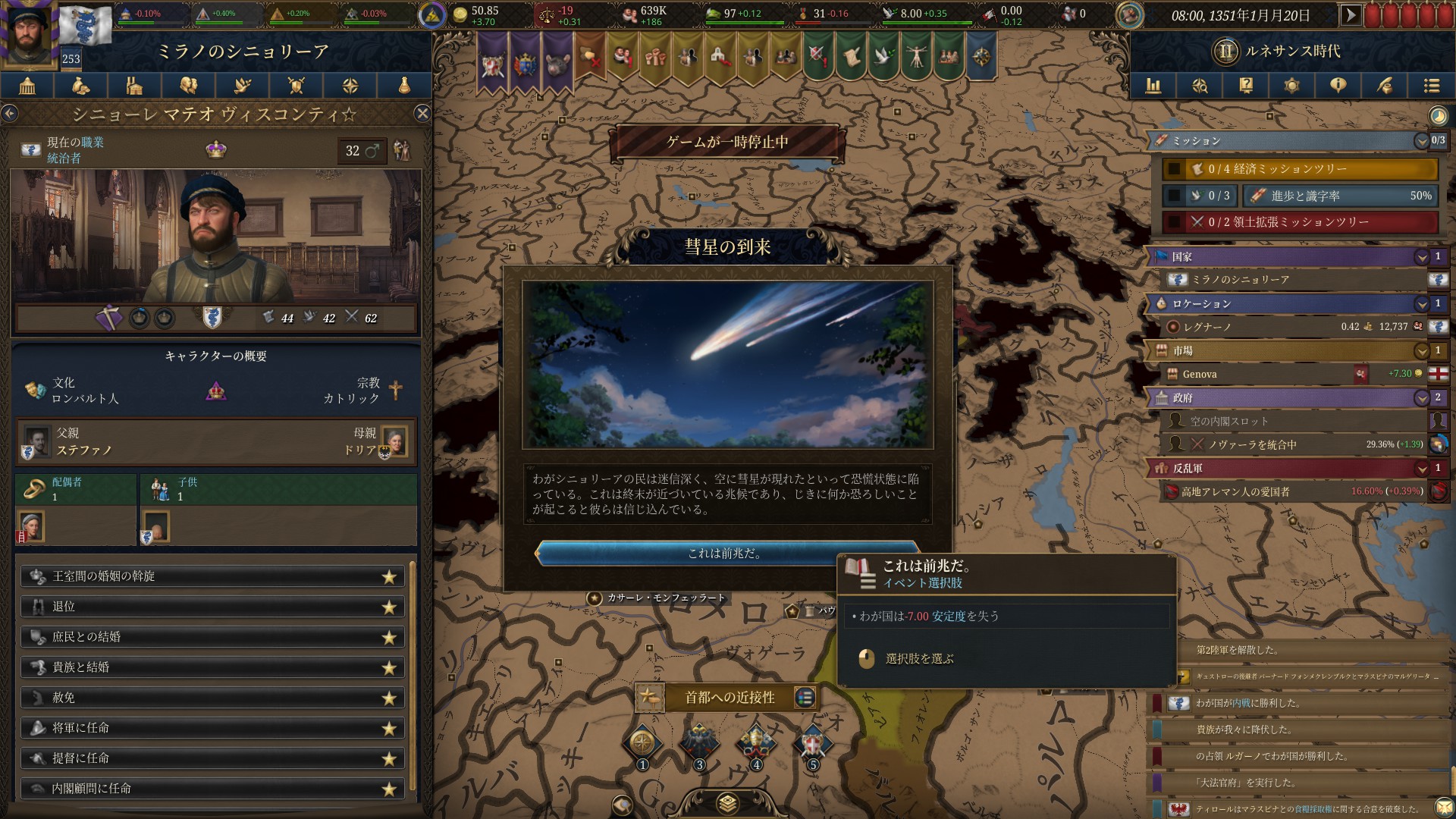
Task: Open the message log quill icon
Action: [1385, 86]
